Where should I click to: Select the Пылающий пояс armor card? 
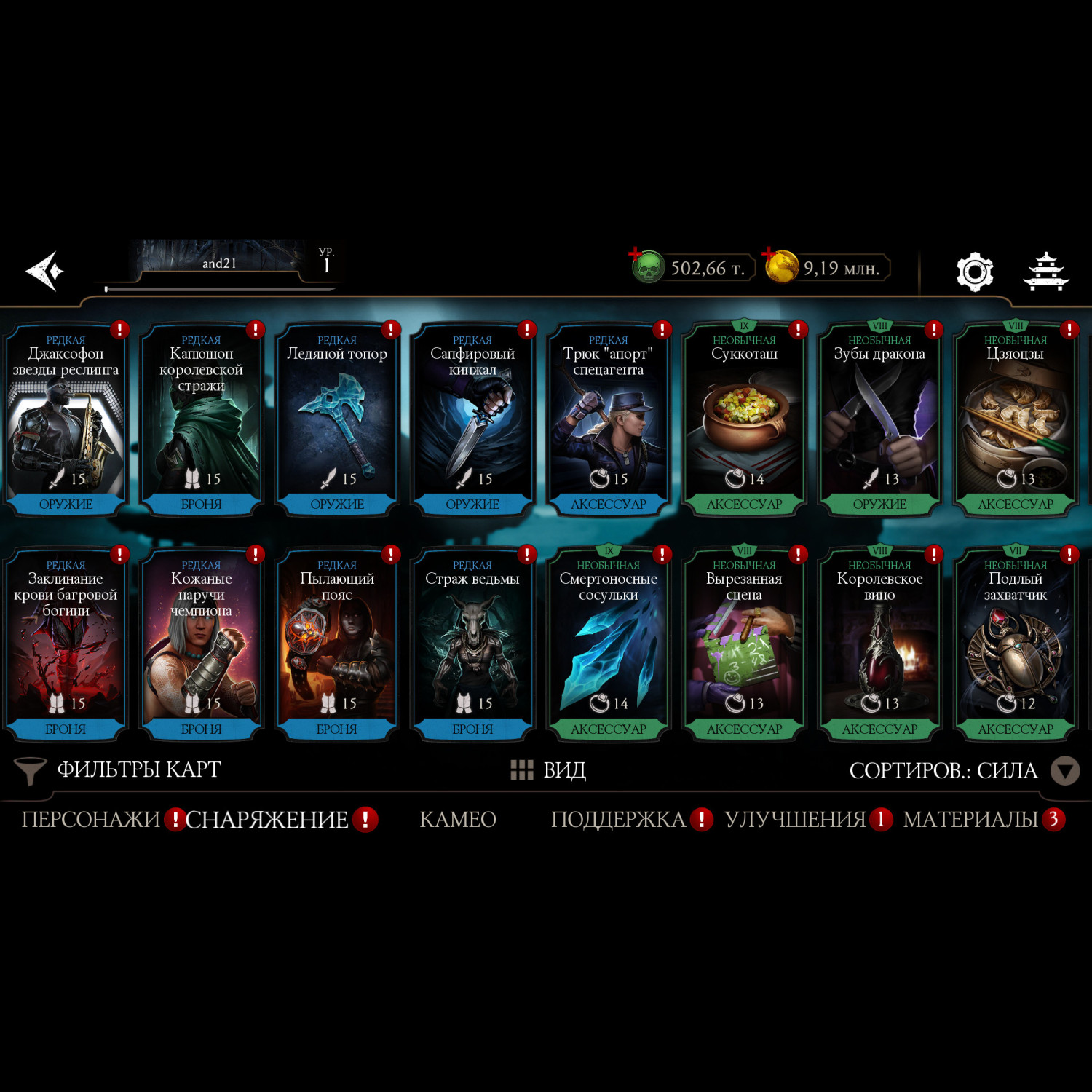[337, 645]
